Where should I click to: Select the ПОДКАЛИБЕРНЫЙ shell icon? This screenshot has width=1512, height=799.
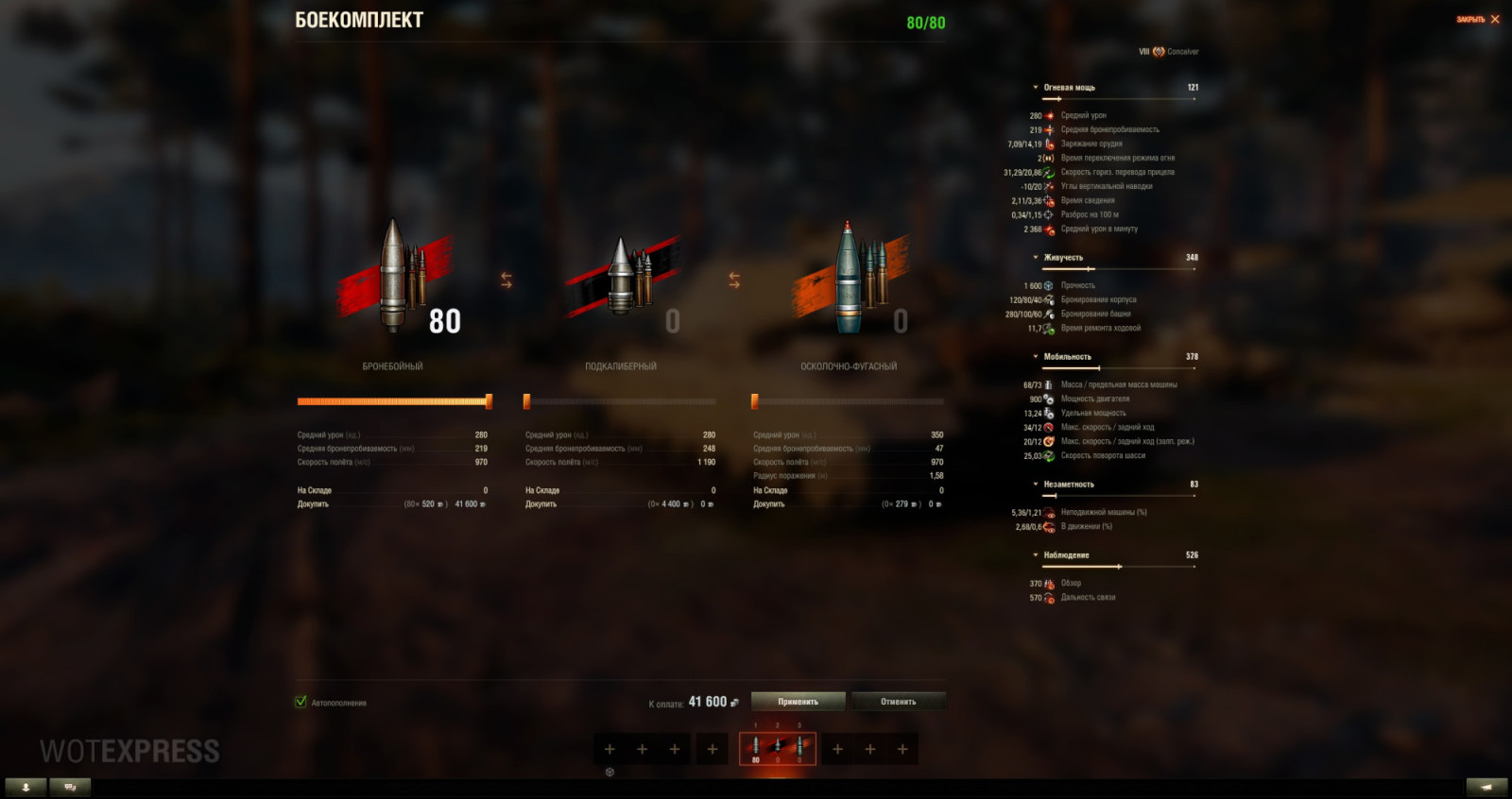(624, 283)
